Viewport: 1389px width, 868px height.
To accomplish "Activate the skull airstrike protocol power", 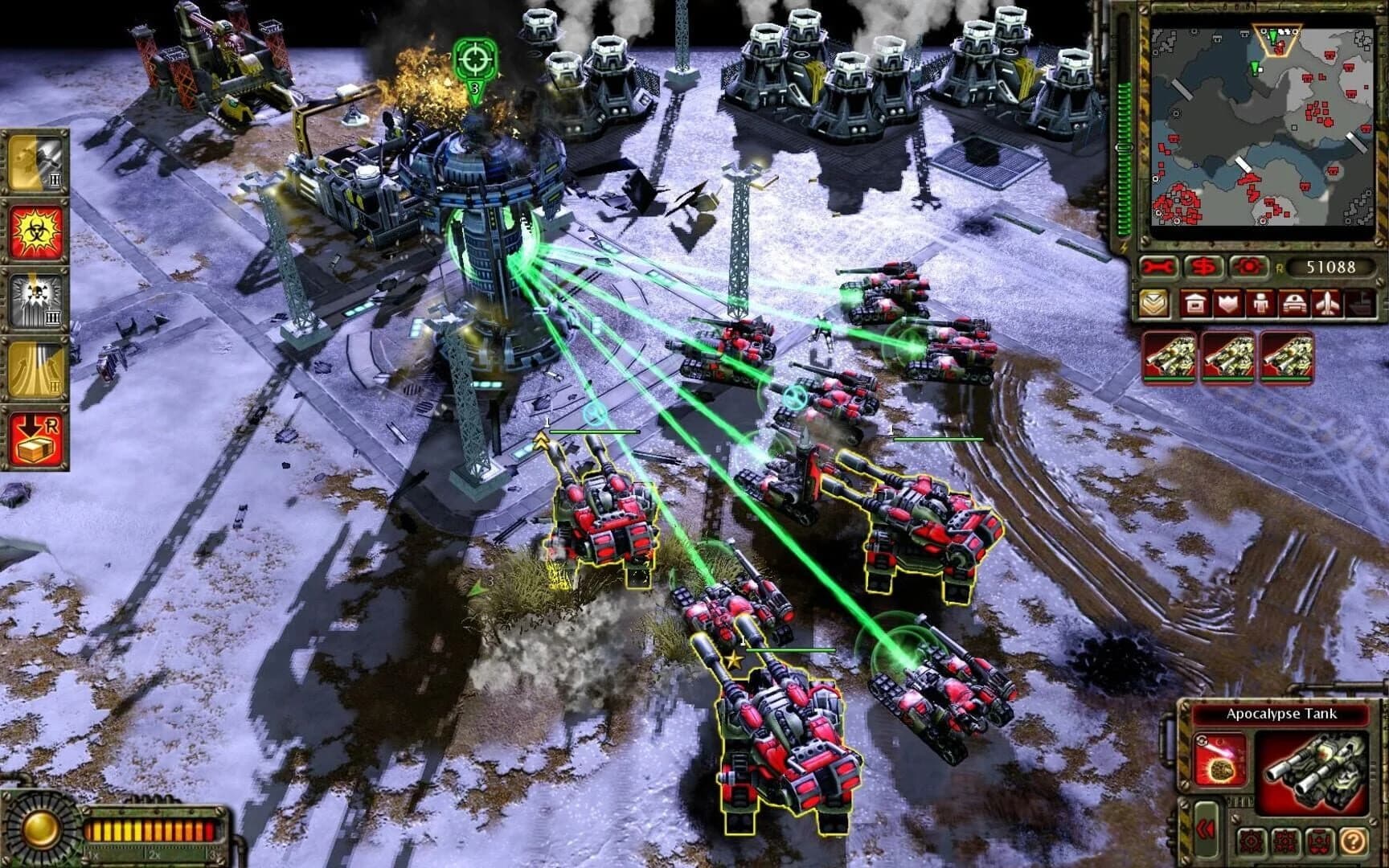I will point(34,298).
